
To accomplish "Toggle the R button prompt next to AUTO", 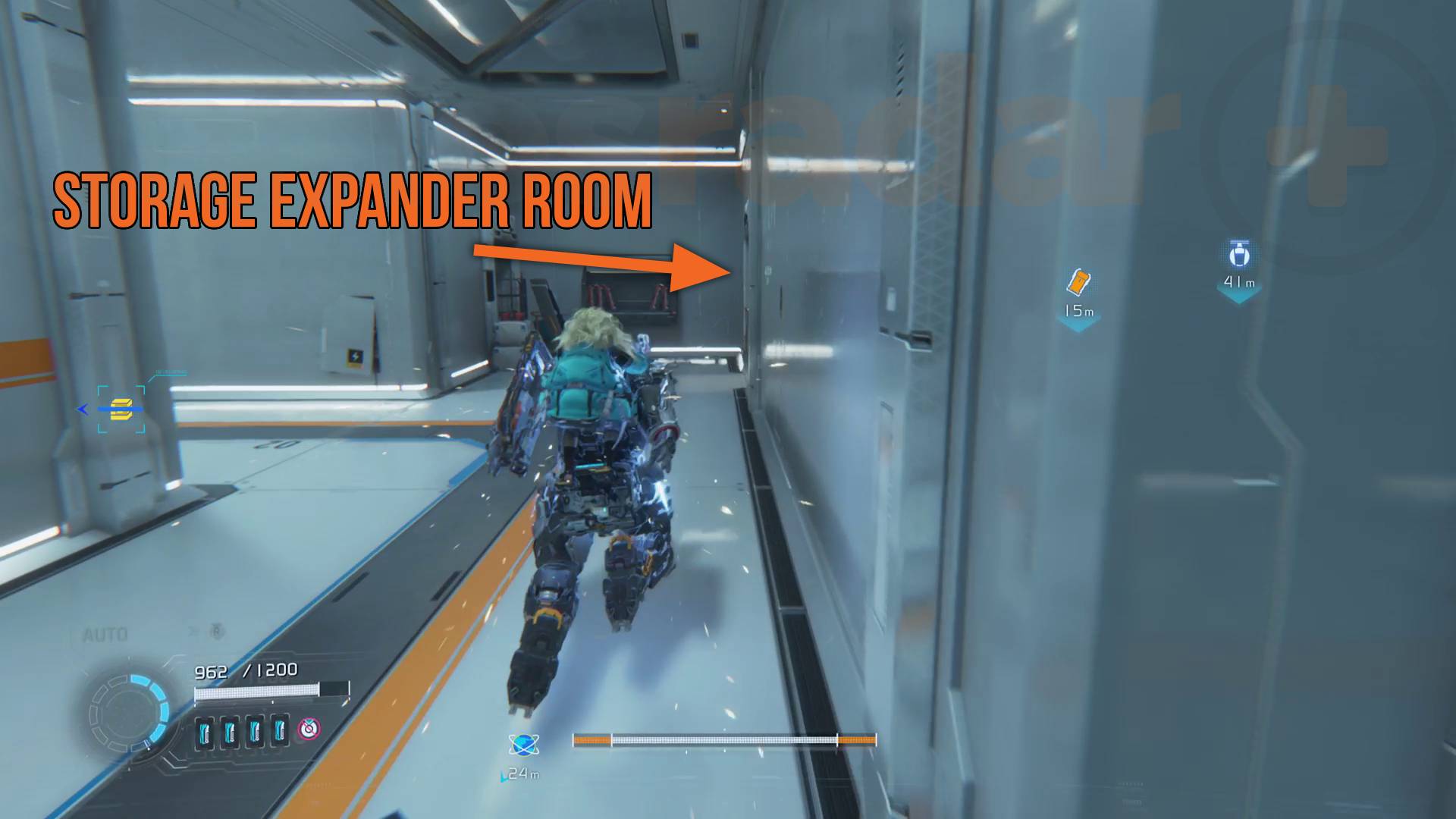I will [217, 631].
